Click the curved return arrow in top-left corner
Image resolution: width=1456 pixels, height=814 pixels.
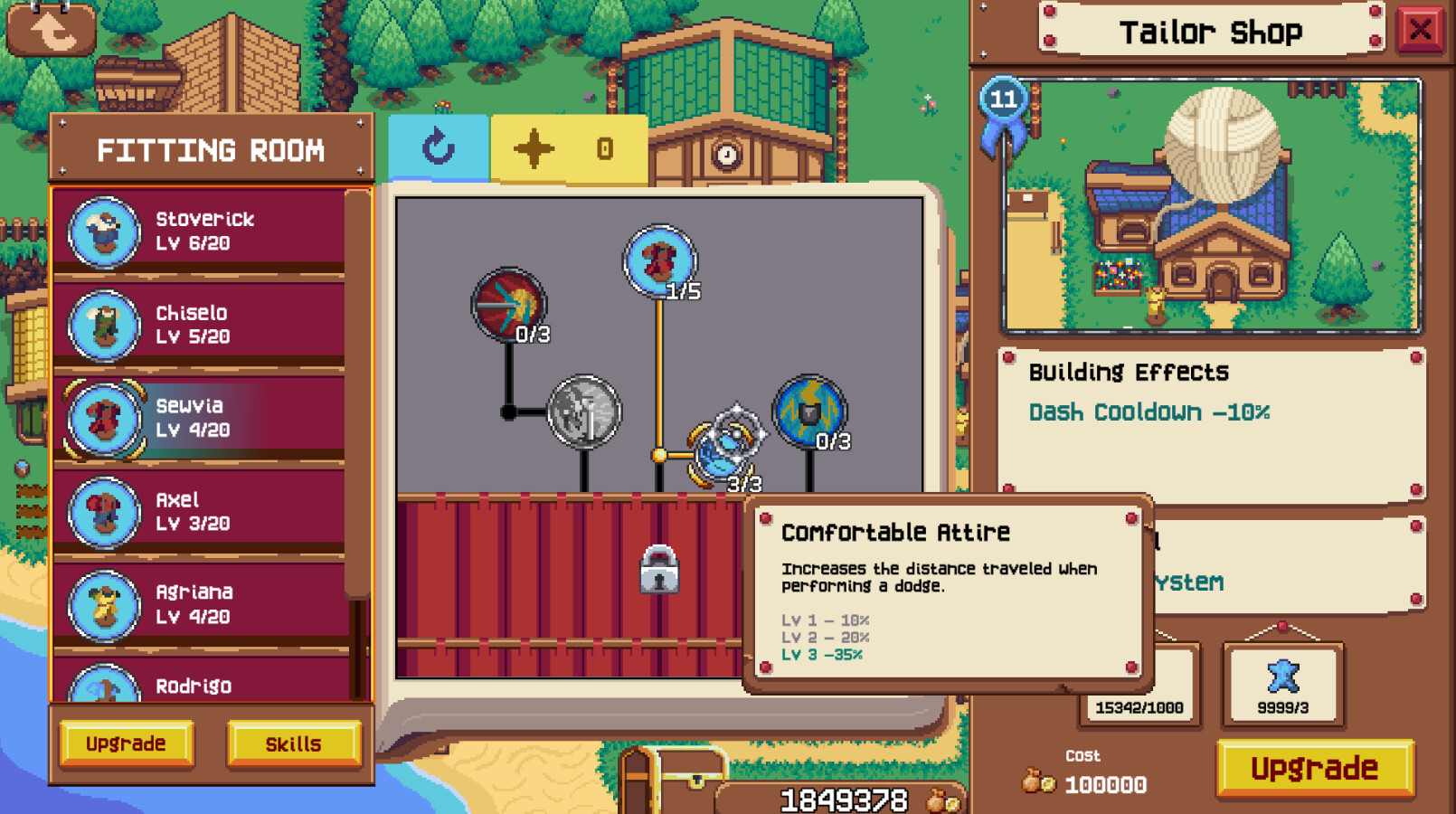pyautogui.click(x=52, y=29)
